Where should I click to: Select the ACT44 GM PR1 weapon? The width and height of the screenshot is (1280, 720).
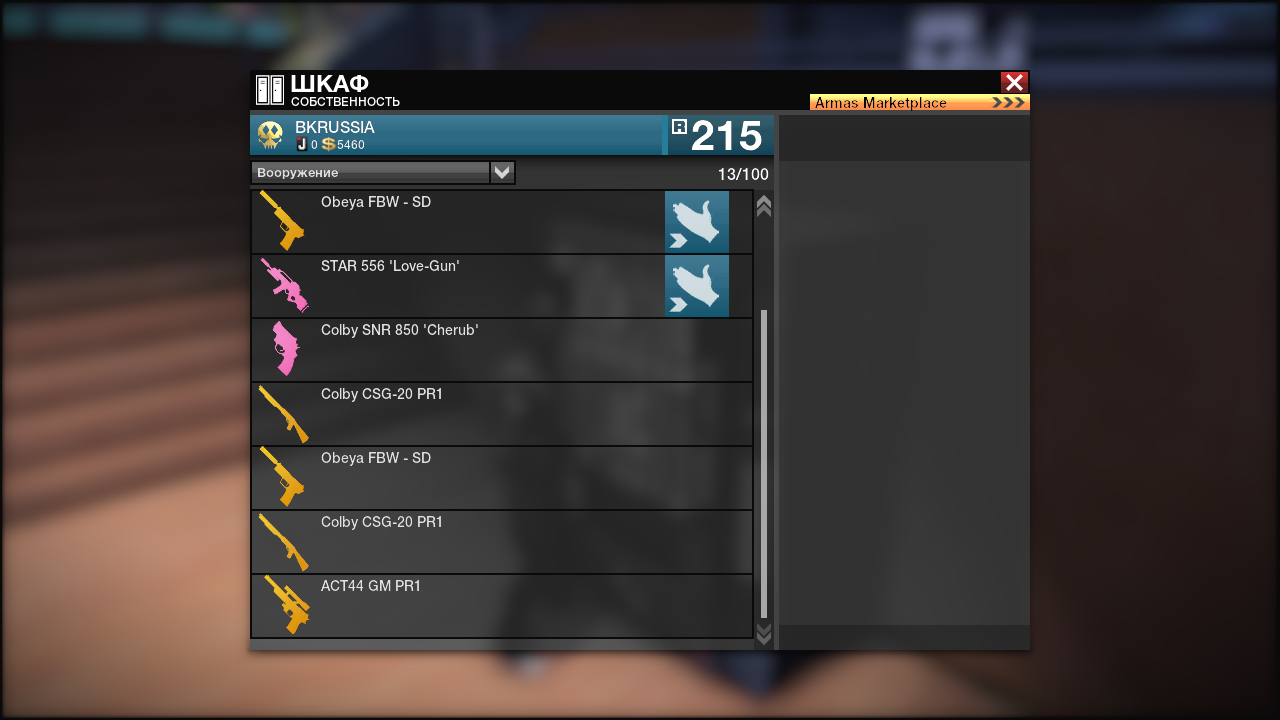point(500,606)
